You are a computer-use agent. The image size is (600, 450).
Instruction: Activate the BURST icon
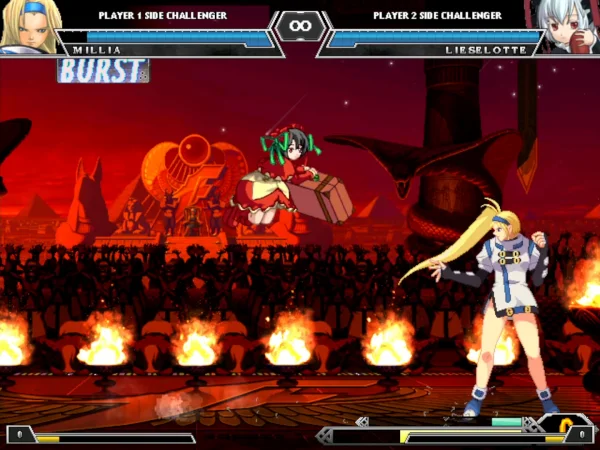pyautogui.click(x=103, y=70)
